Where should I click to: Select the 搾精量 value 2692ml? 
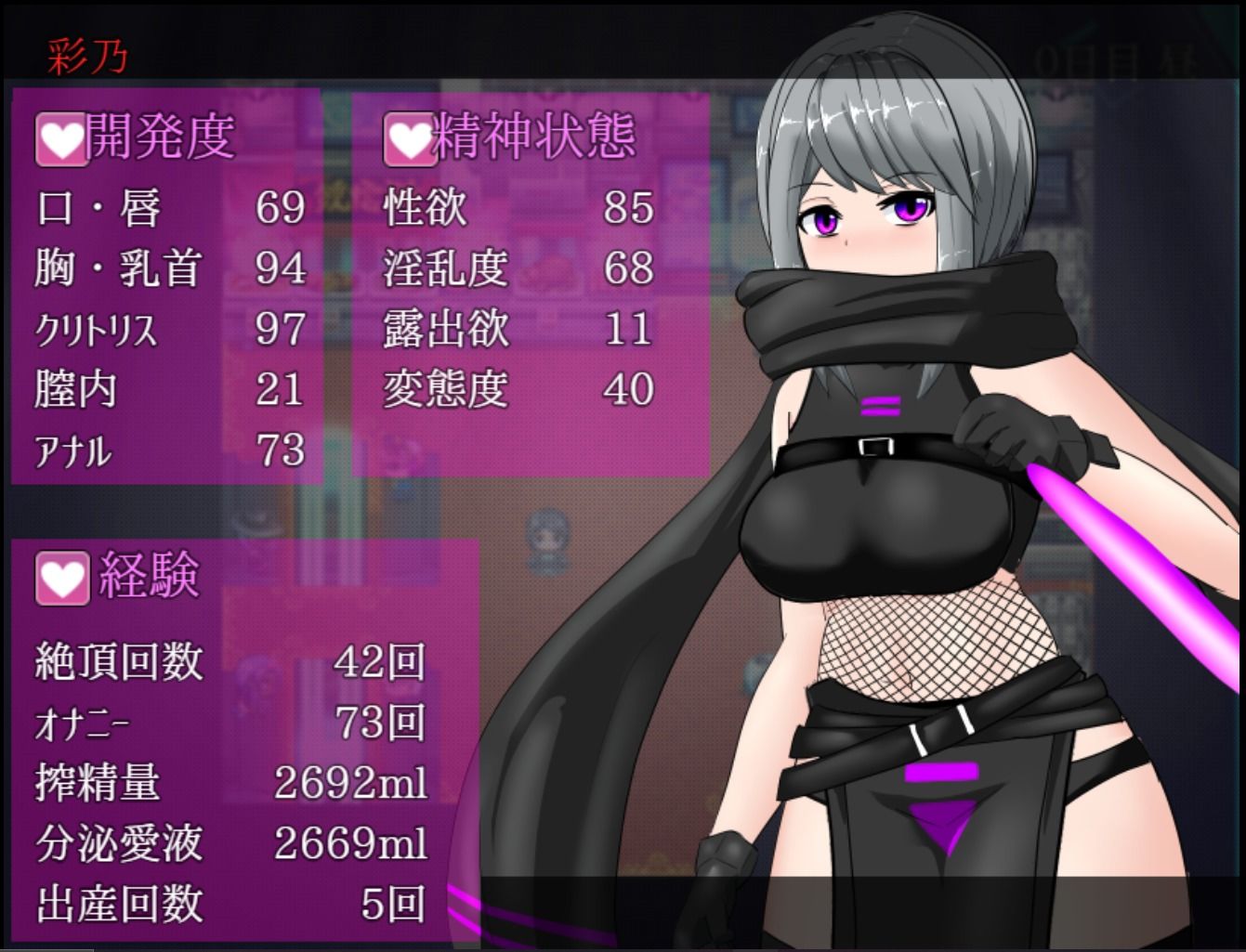348,783
